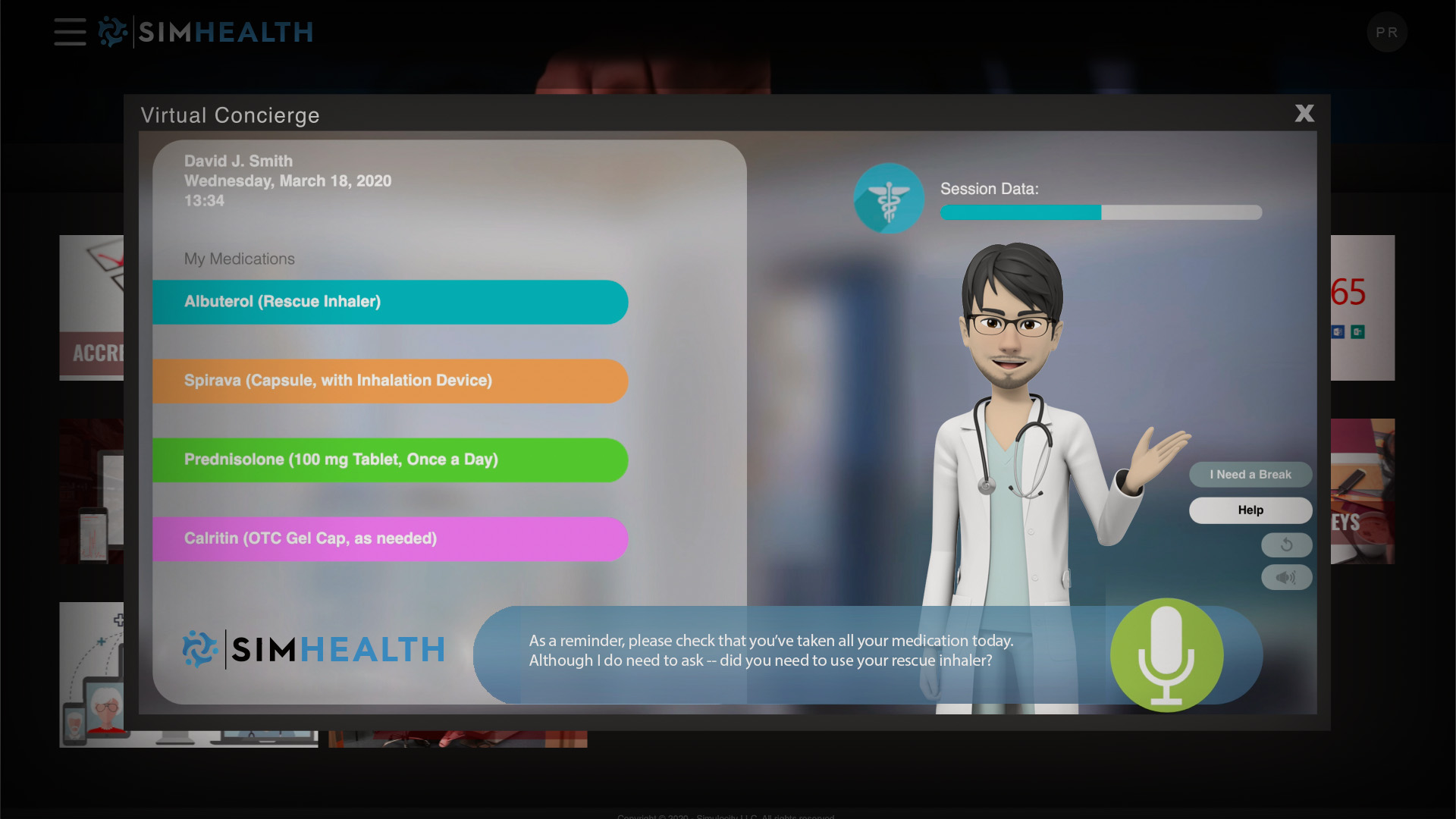Open Prednisolone 100 mg Tablet entry
Image resolution: width=1456 pixels, height=819 pixels.
point(390,460)
